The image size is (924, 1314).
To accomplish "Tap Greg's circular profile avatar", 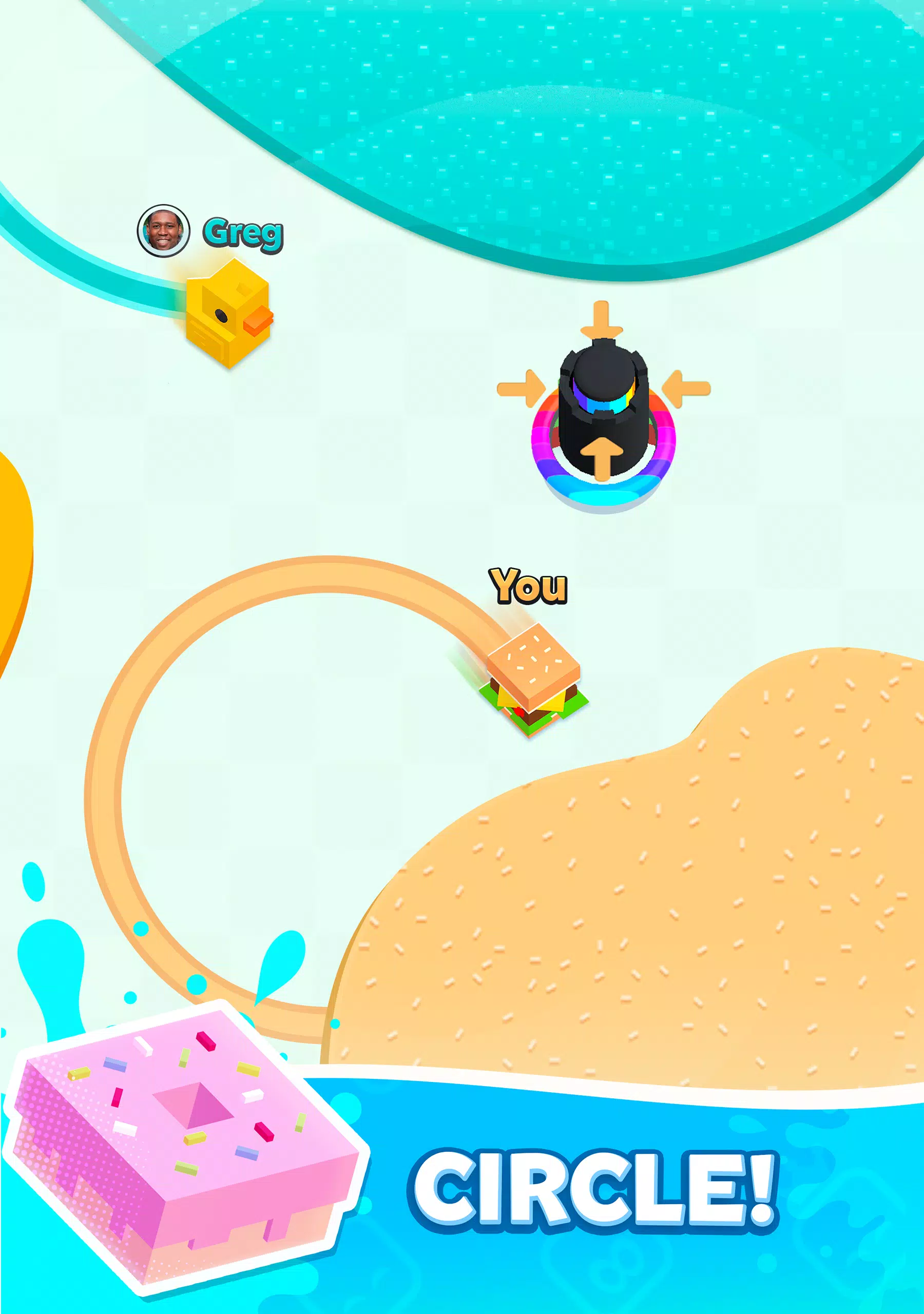I will tap(164, 230).
